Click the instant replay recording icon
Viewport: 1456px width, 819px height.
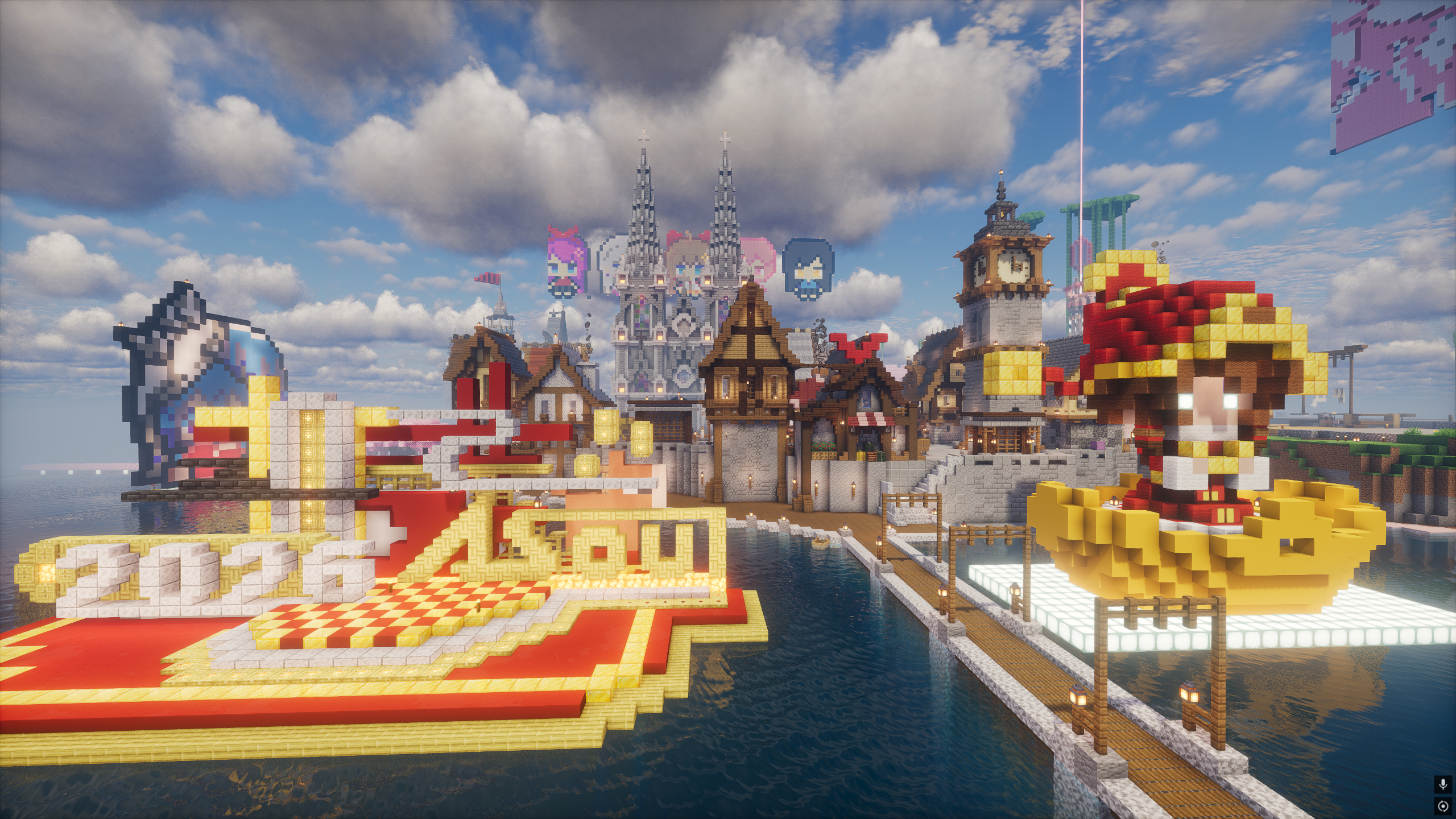pyautogui.click(x=1442, y=806)
